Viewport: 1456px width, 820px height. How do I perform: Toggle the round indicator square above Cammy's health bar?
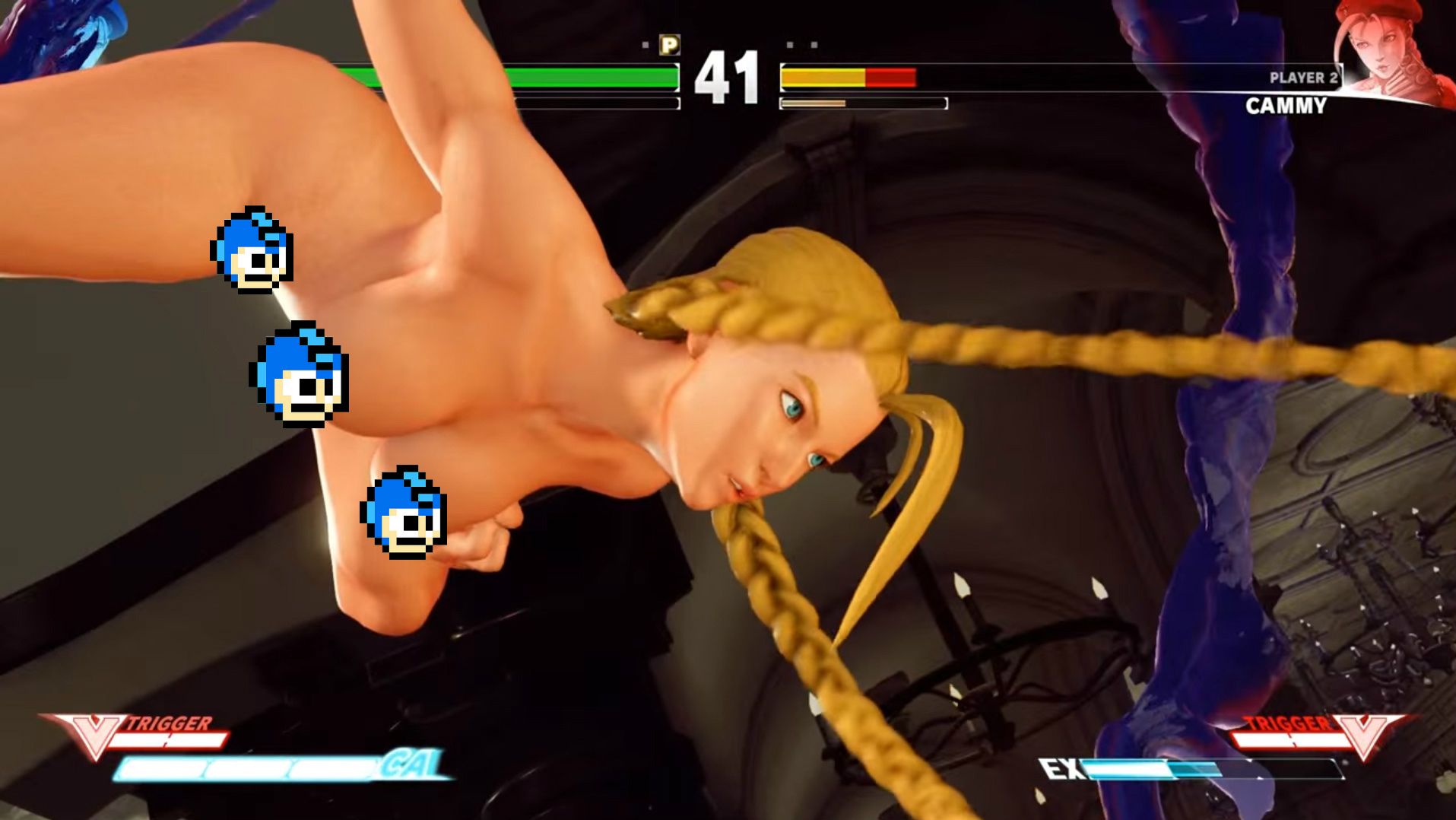pyautogui.click(x=789, y=44)
